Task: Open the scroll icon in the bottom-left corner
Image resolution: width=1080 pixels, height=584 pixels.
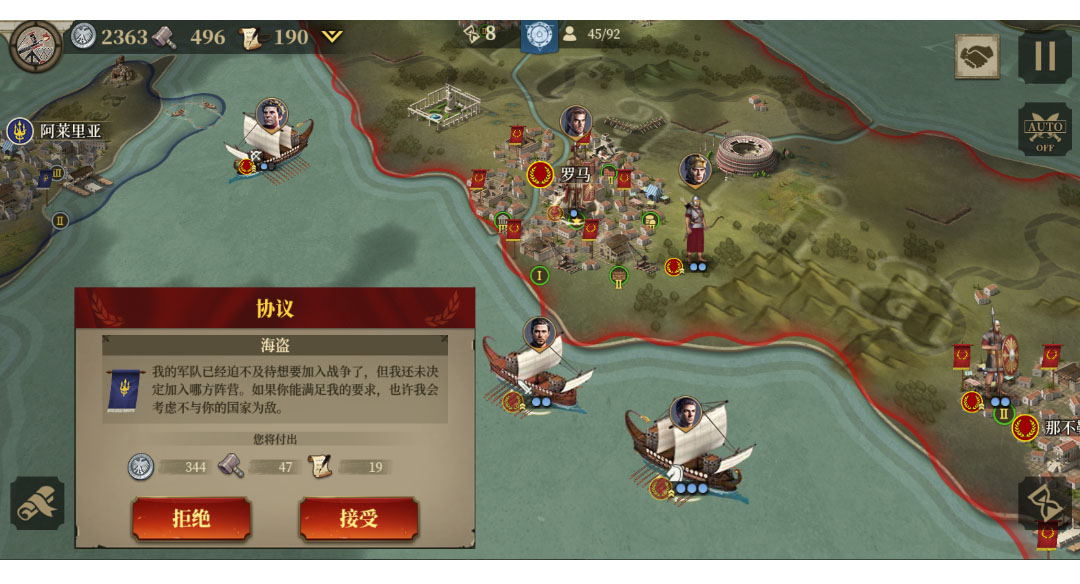Action: [x=38, y=503]
